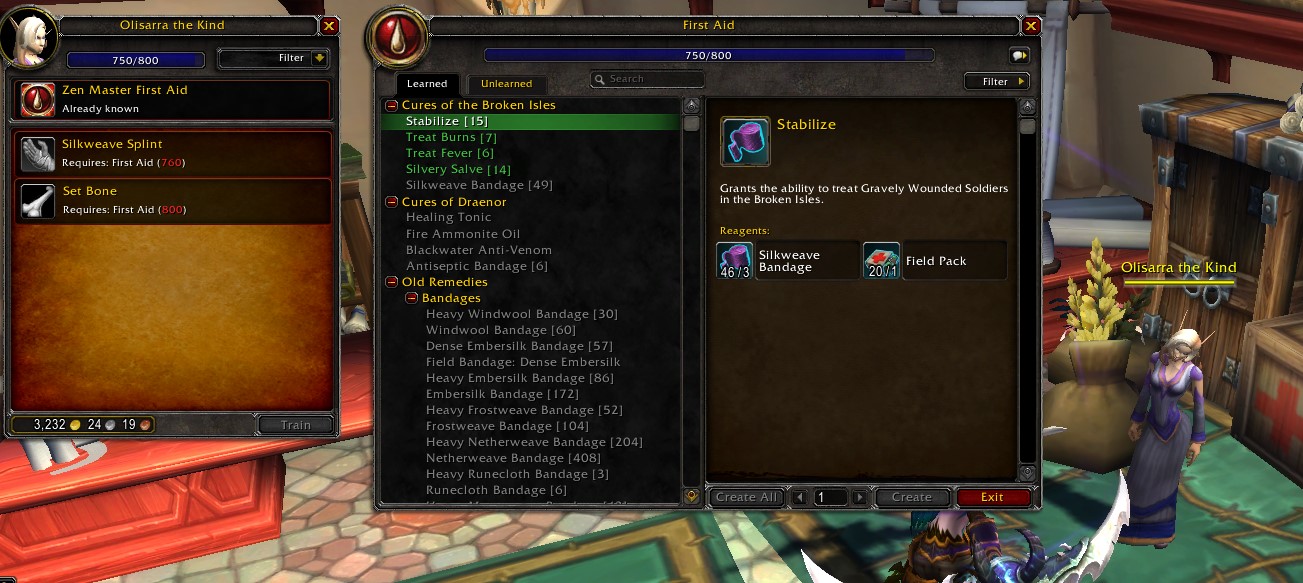Click the Field Pack reagent icon

(881, 261)
